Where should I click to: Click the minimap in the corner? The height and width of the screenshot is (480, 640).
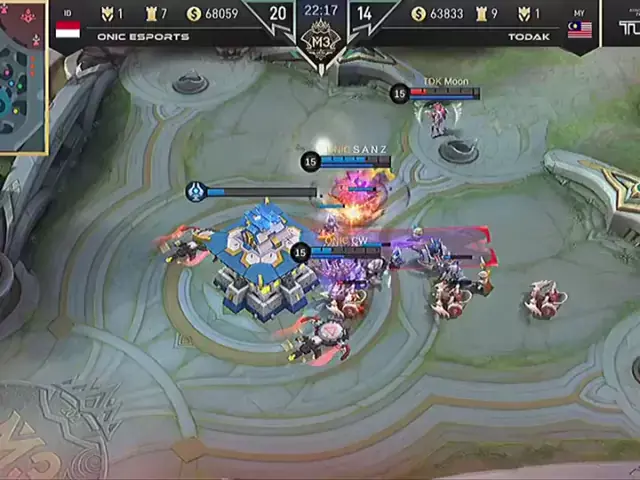click(x=22, y=78)
